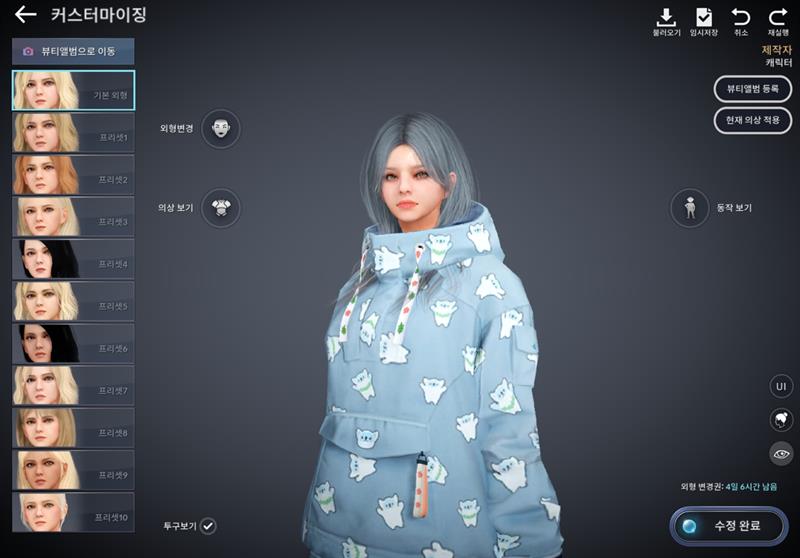
Task: Select the 프리셋4 black-haired preset
Action: pyautogui.click(x=73, y=258)
